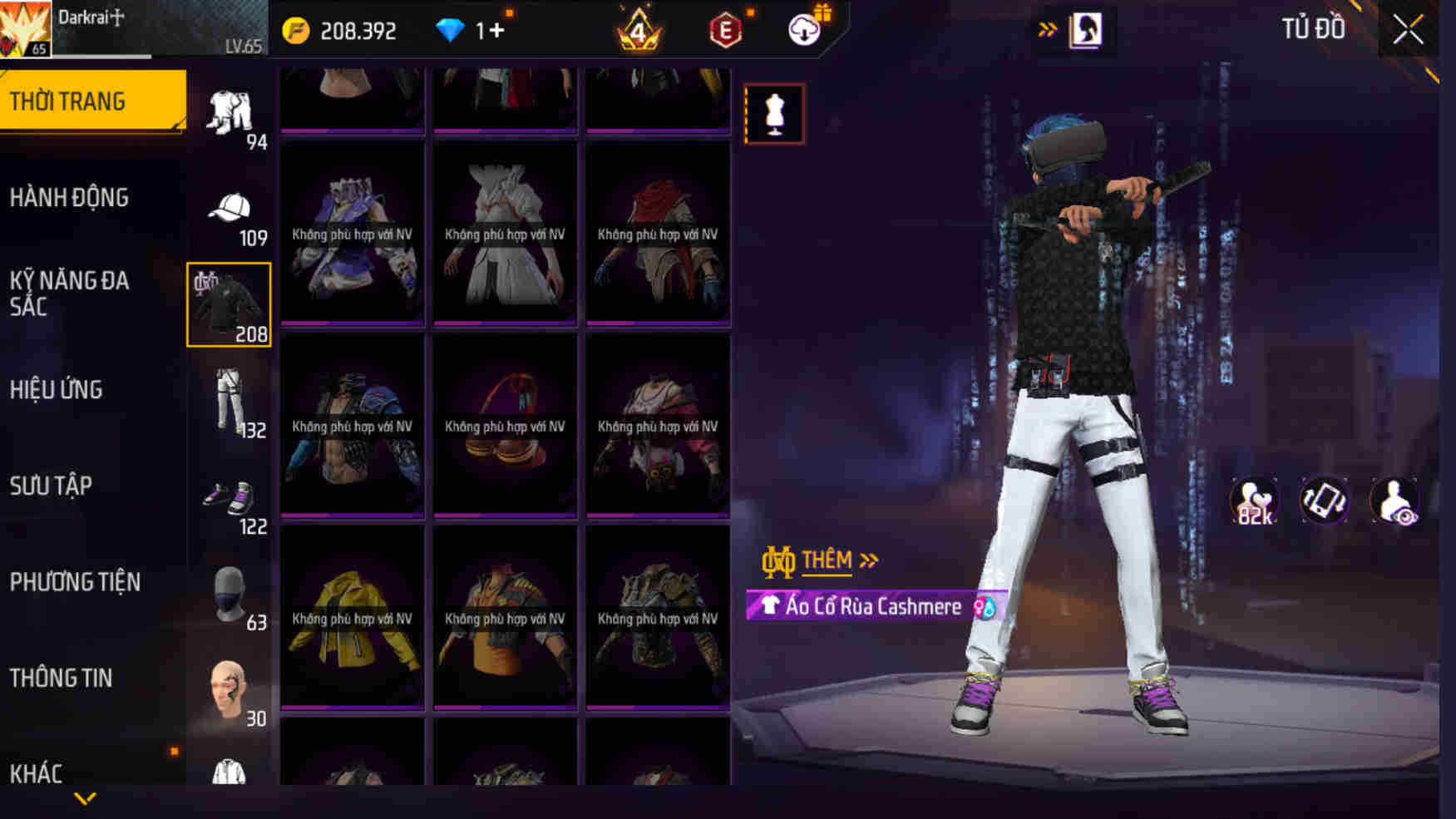Viewport: 1456px width, 819px height.
Task: Toggle the mannequin preview display
Action: 774,113
